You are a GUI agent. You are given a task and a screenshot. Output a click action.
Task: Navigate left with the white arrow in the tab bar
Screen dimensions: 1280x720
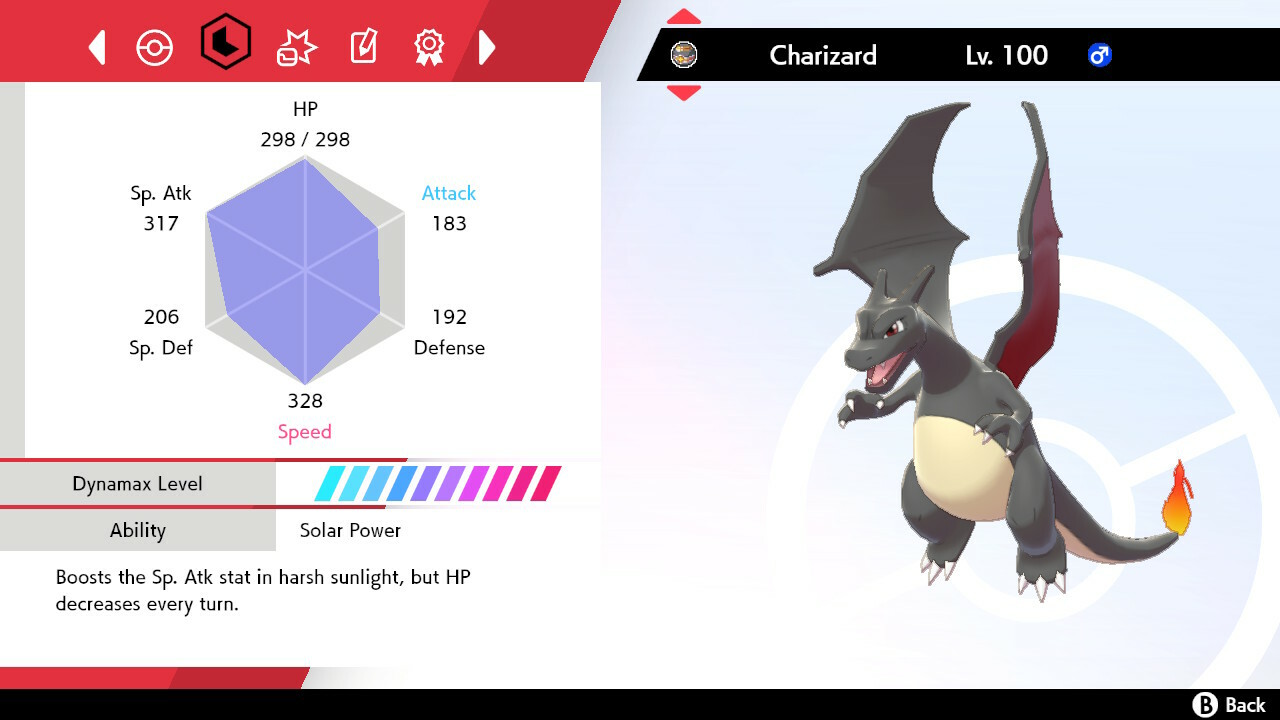tap(96, 46)
